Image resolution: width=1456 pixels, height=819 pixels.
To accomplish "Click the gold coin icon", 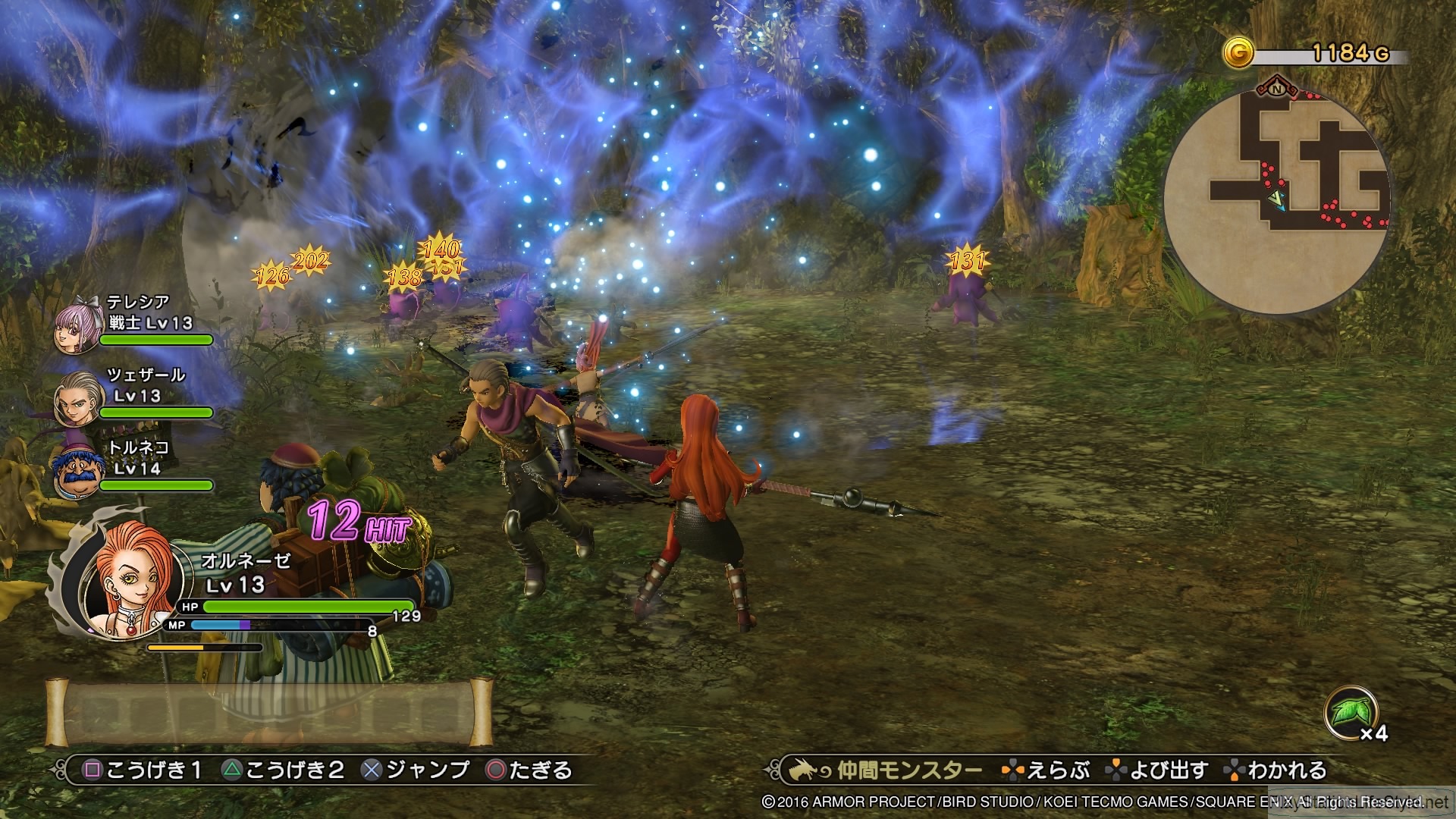I will tap(1238, 52).
